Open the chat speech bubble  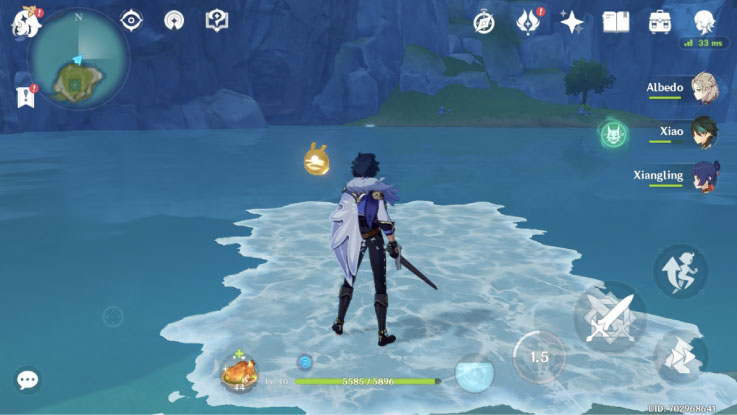coord(28,380)
